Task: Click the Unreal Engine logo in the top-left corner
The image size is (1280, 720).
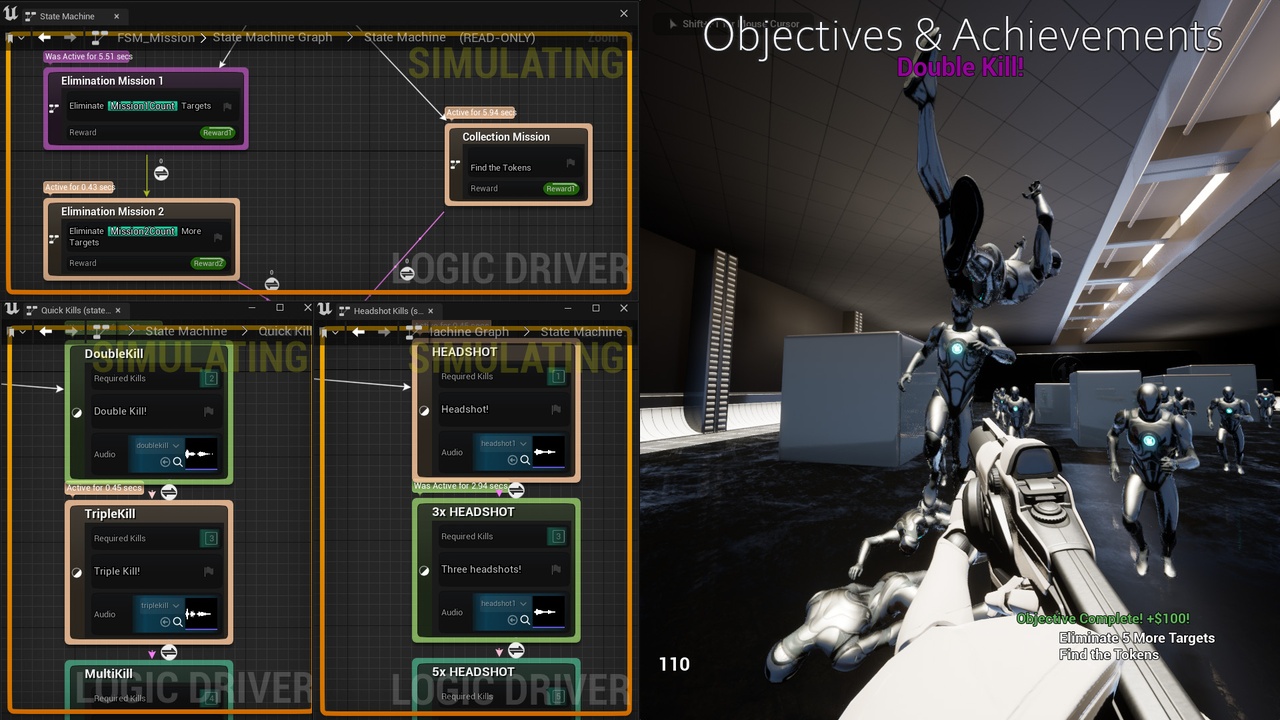Action: [8, 14]
